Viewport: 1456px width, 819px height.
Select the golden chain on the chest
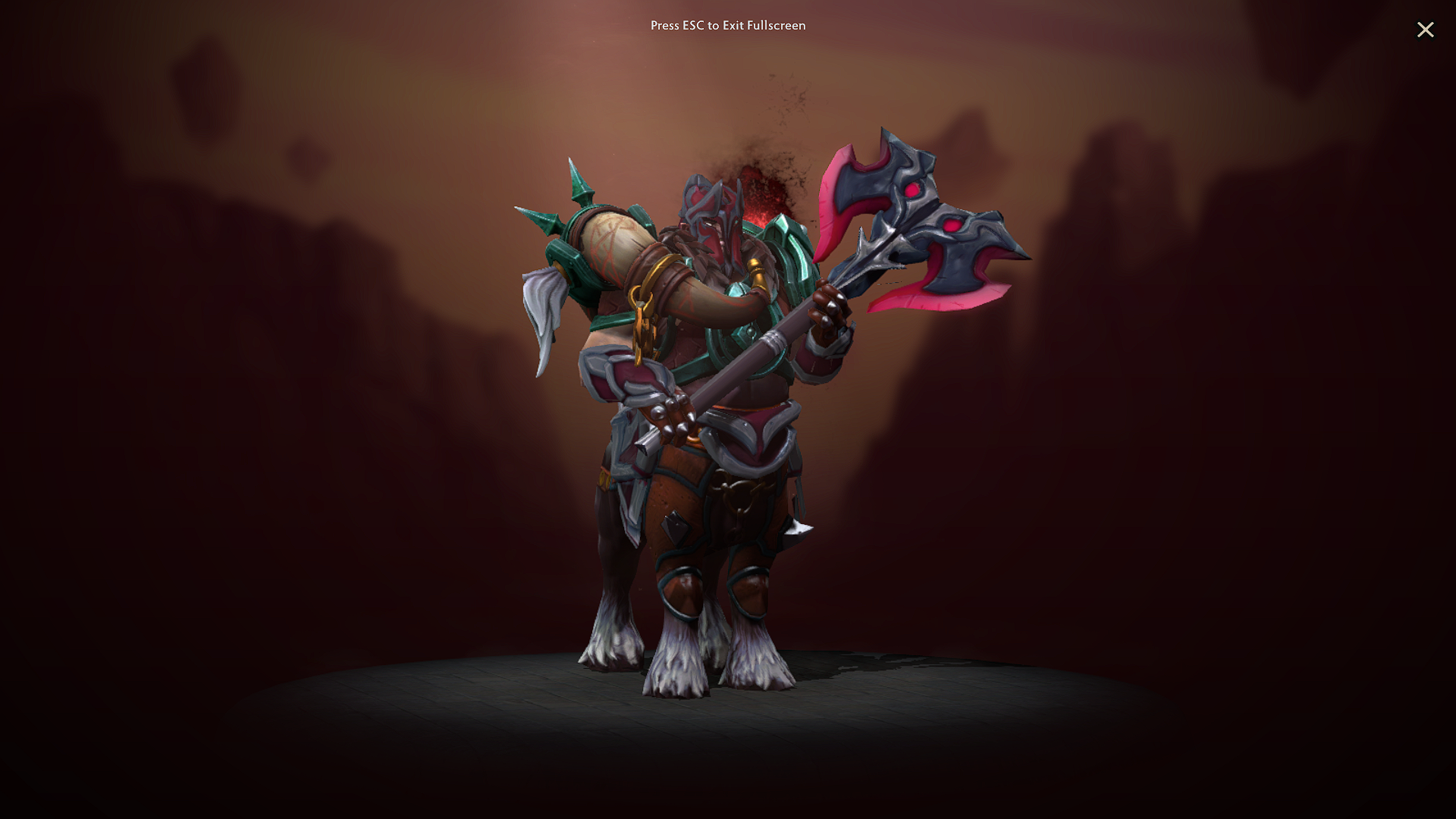pyautogui.click(x=641, y=334)
